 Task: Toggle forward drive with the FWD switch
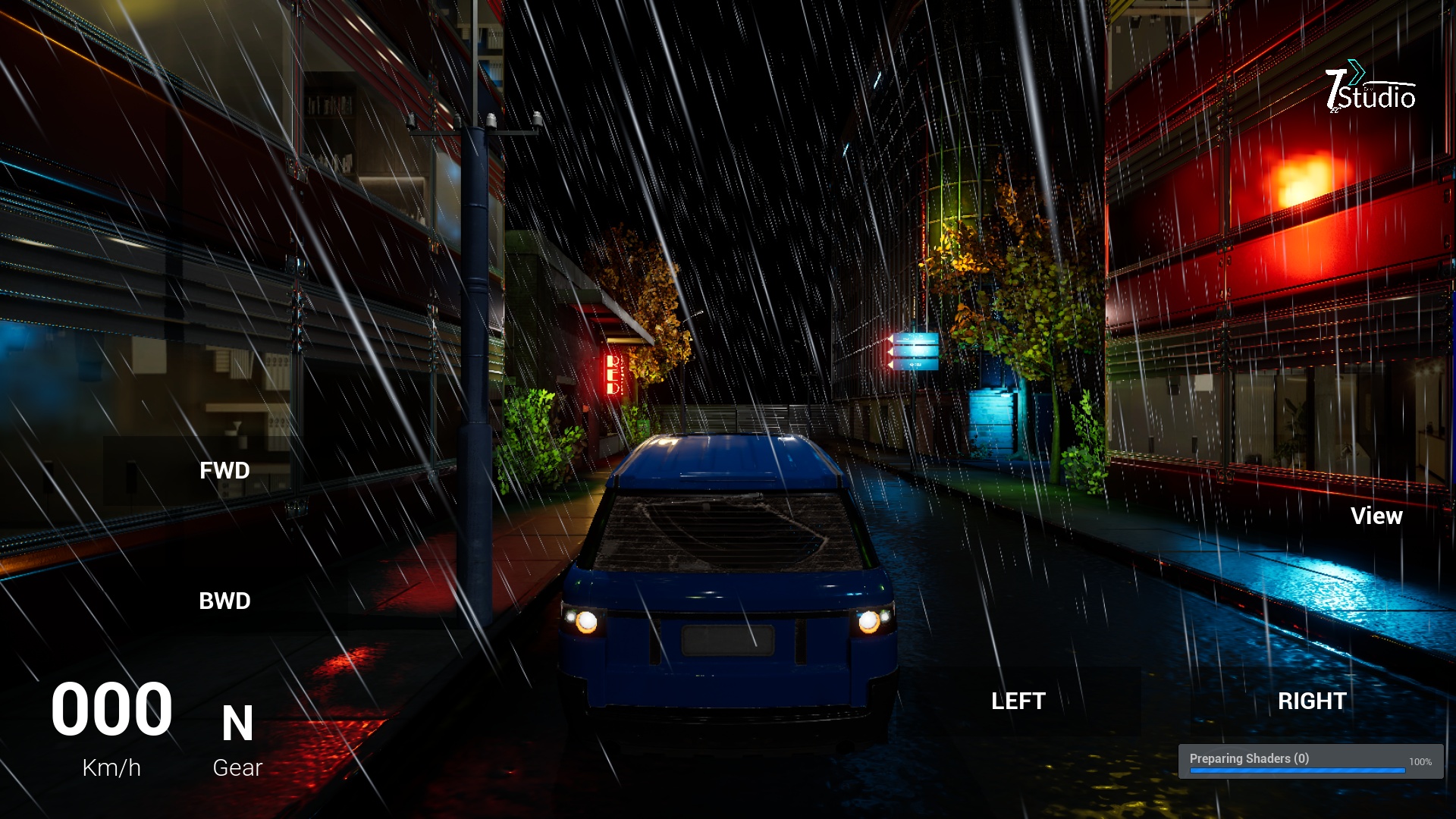pos(224,470)
